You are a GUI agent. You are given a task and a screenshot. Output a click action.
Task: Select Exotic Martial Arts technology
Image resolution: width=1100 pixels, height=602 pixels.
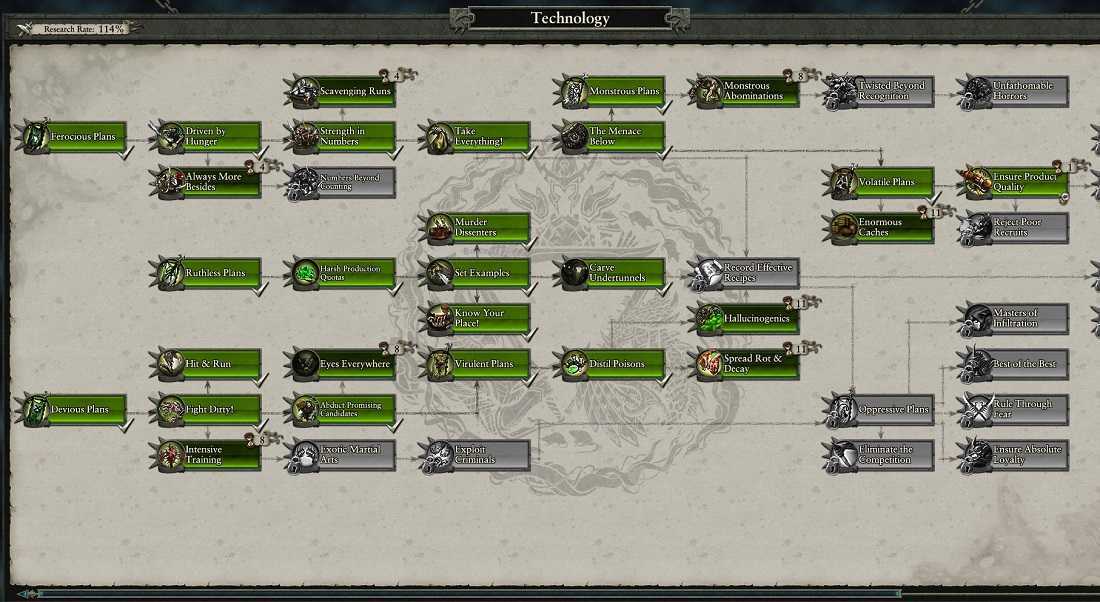tap(347, 455)
